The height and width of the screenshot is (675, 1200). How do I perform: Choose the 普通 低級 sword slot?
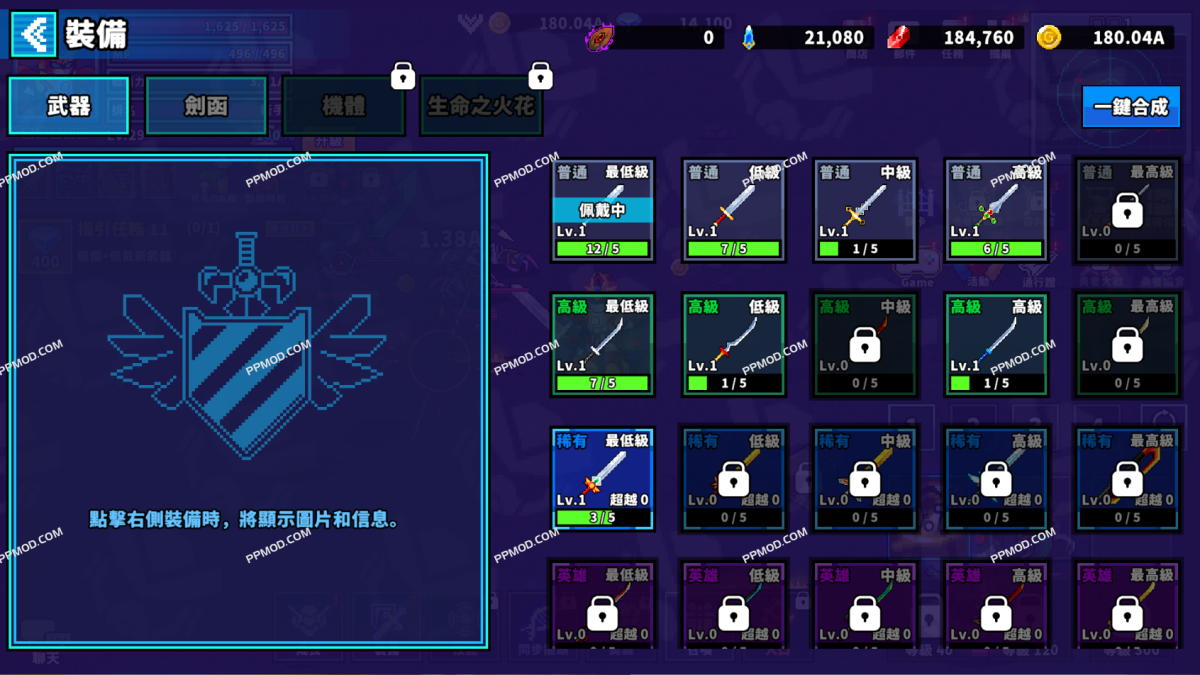[734, 210]
